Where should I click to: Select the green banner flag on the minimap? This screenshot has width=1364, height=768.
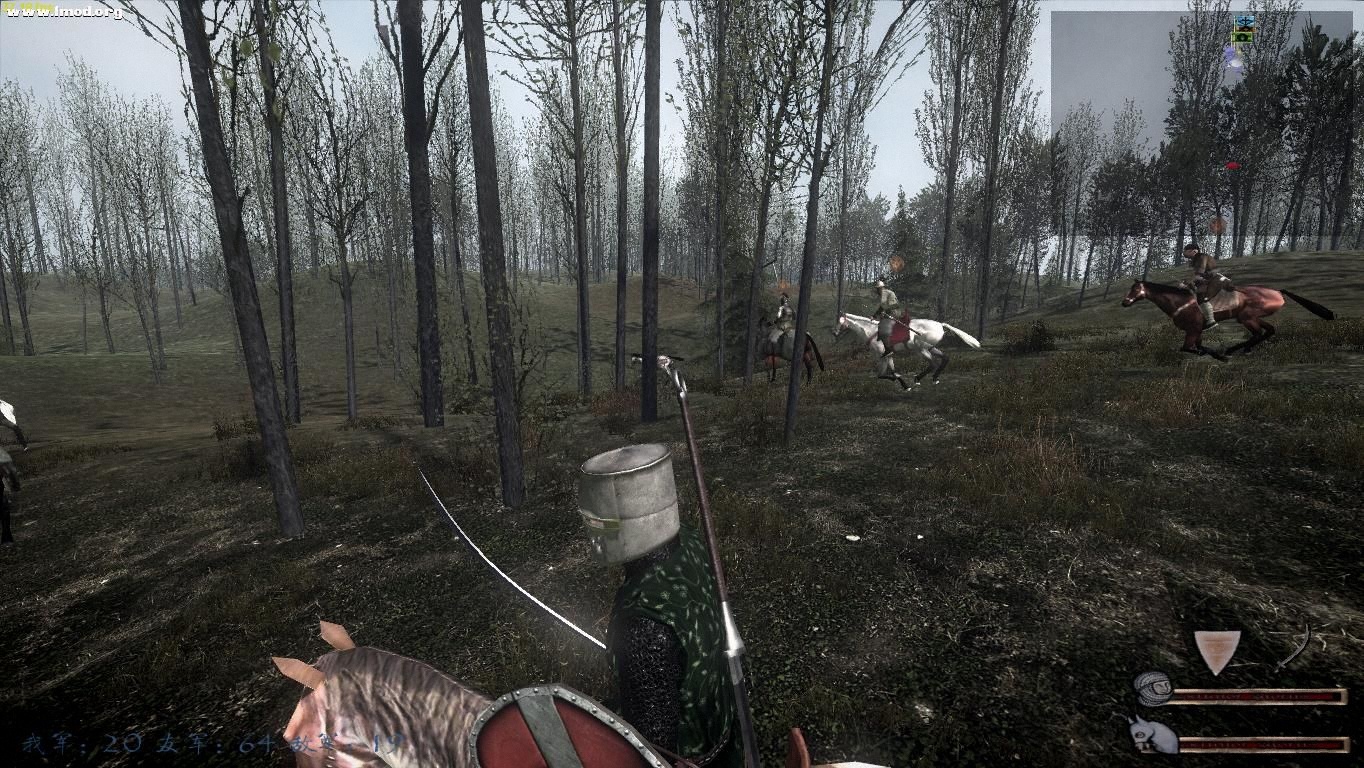[x=1243, y=38]
